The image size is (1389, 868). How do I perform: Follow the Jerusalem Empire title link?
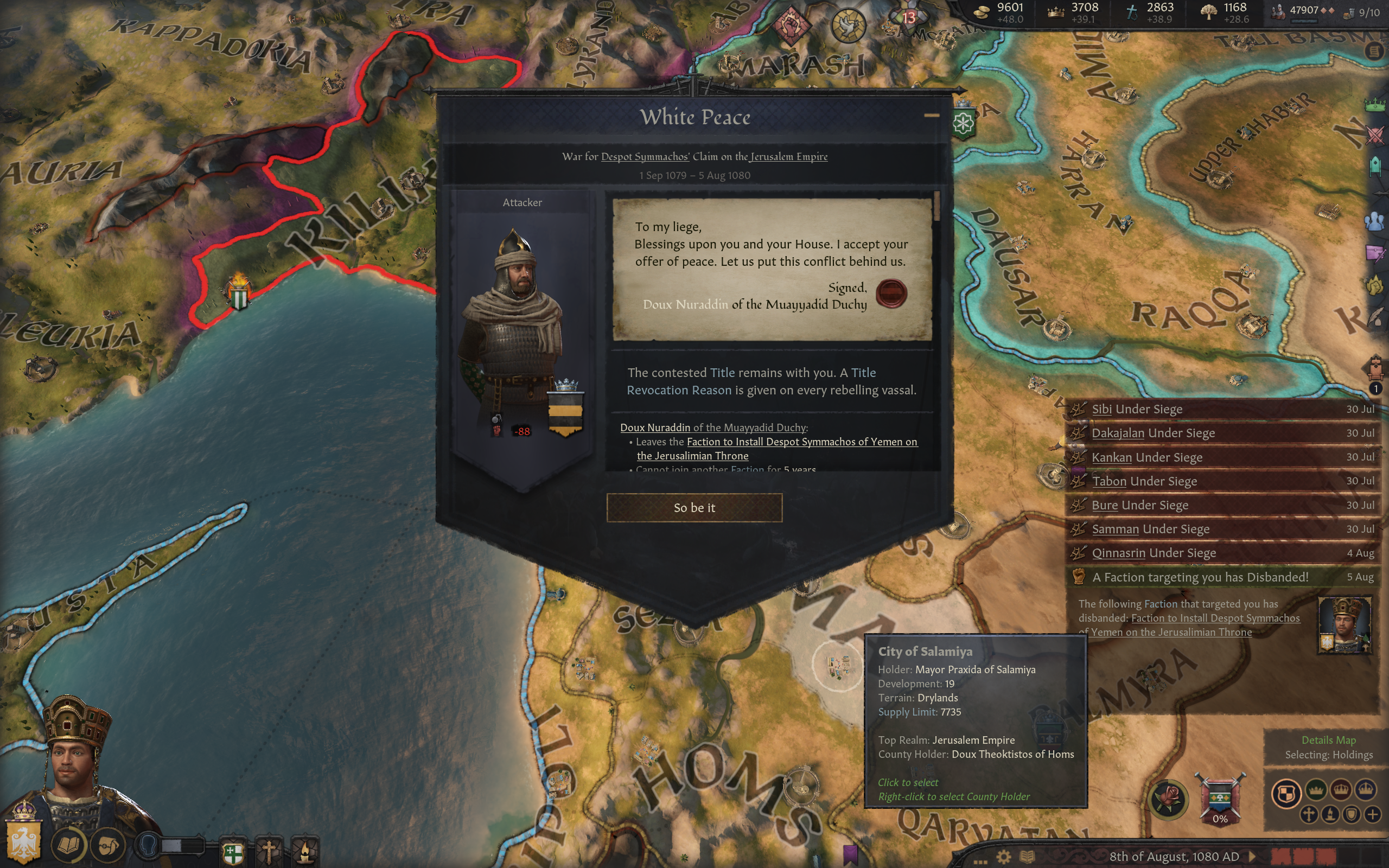pyautogui.click(x=788, y=156)
